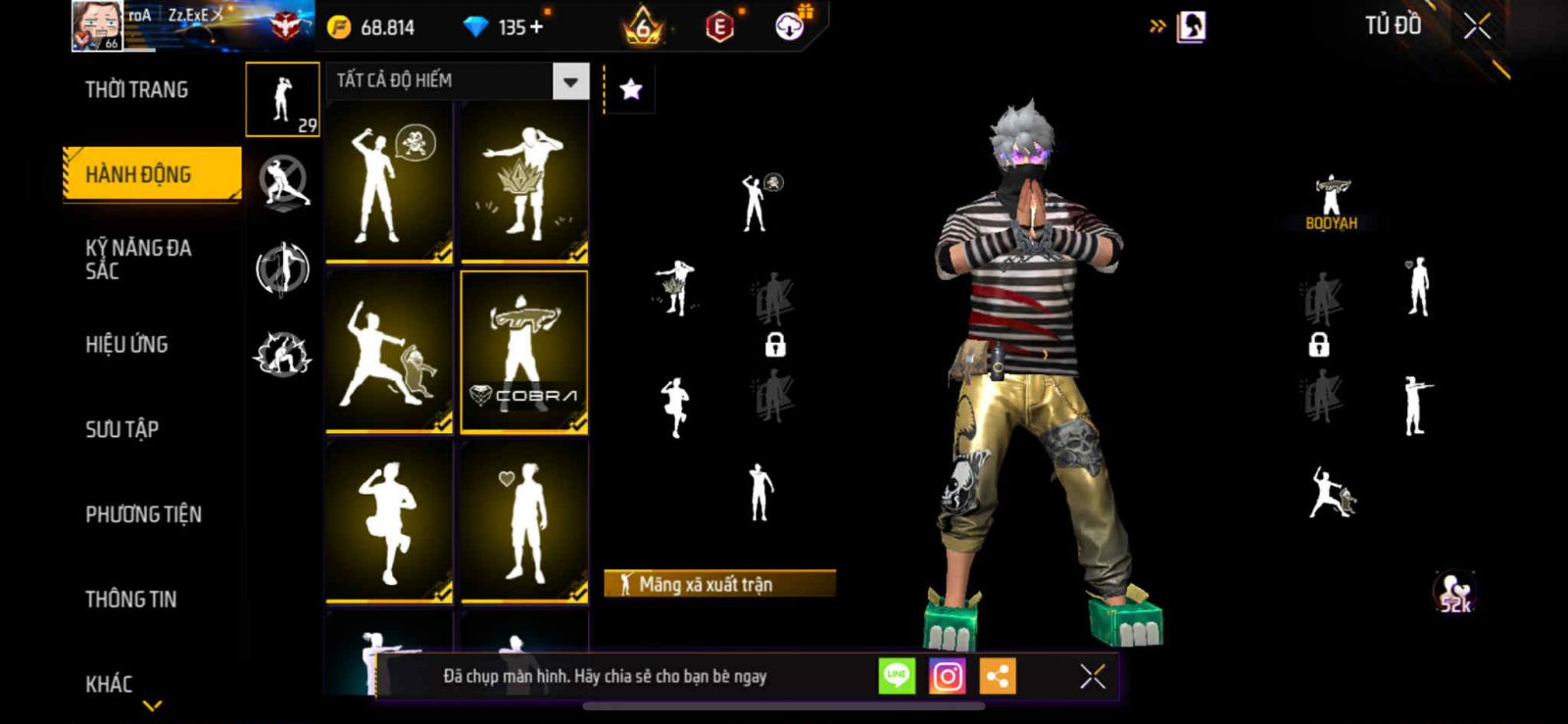Share screenshot to Instagram
This screenshot has height=724, width=1568.
[x=947, y=676]
